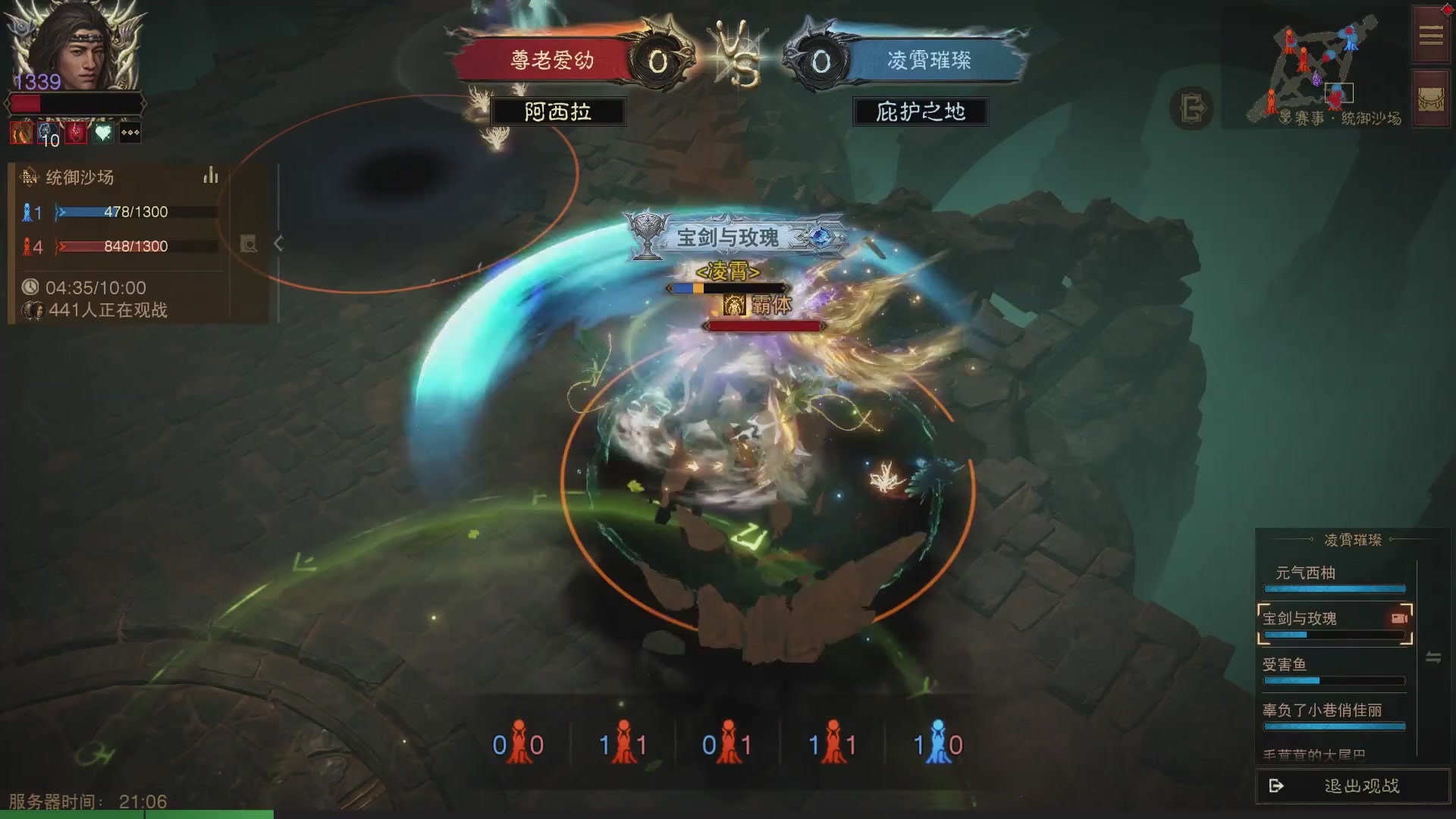Click the exit arrow icon near minimap
This screenshot has height=819, width=1456.
coord(1192,108)
